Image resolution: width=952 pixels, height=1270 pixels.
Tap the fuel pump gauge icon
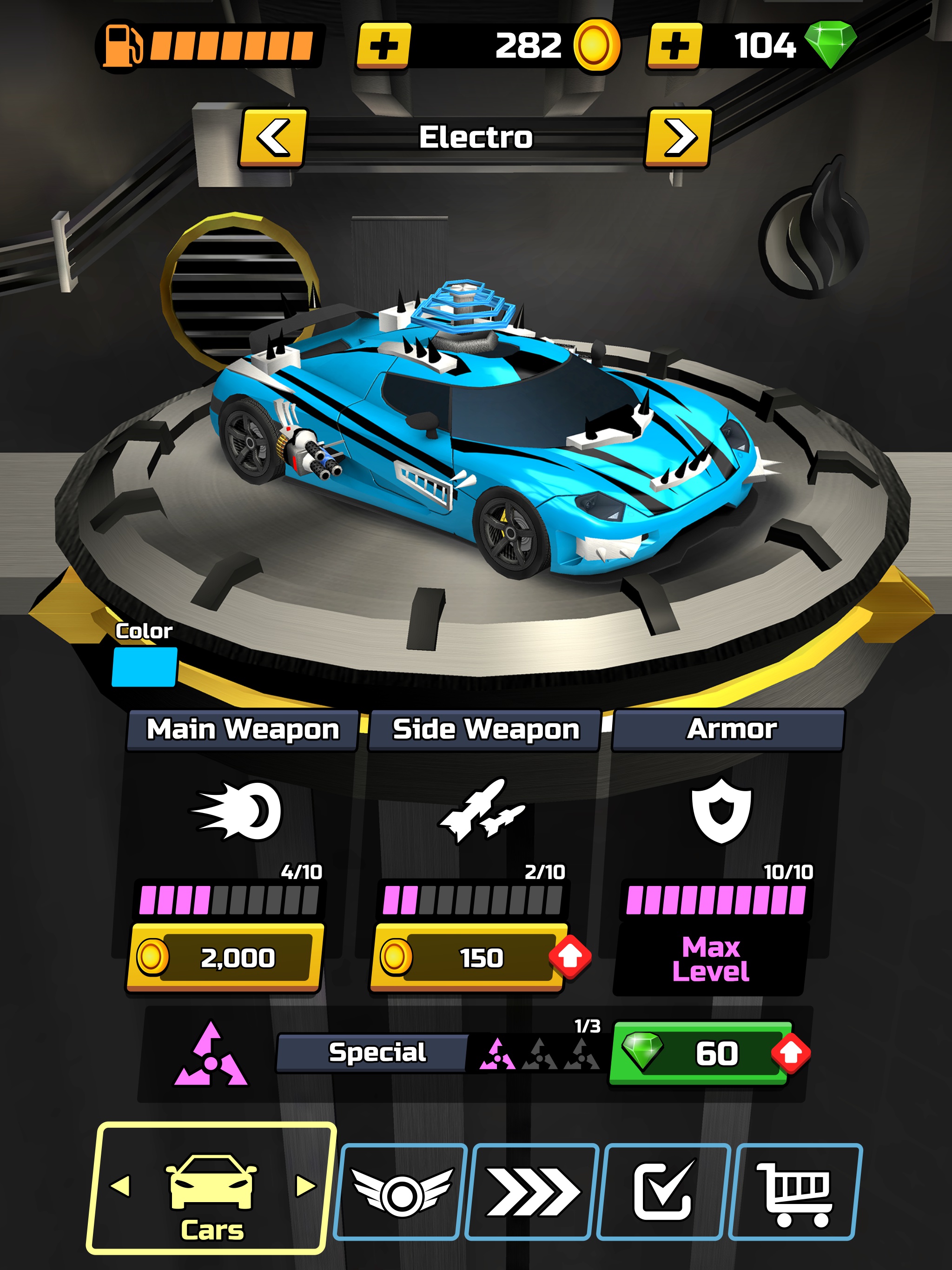pos(124,45)
